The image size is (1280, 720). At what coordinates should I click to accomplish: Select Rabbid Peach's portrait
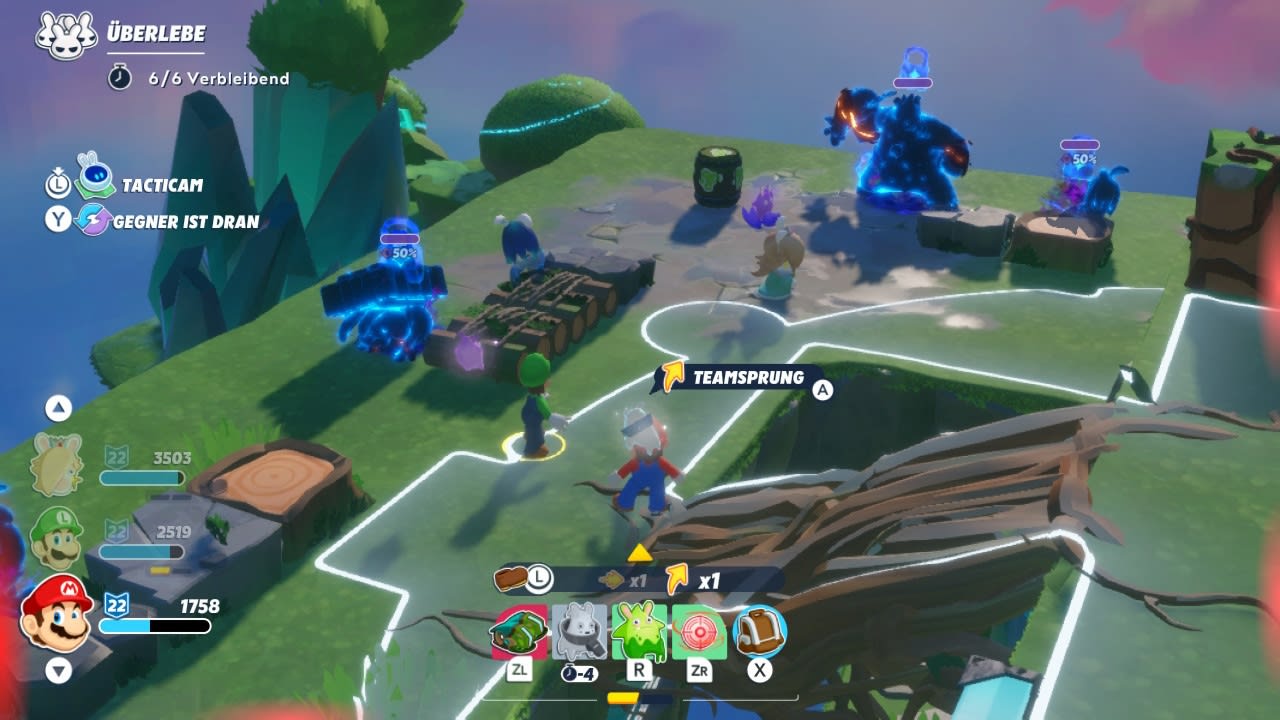(x=56, y=465)
